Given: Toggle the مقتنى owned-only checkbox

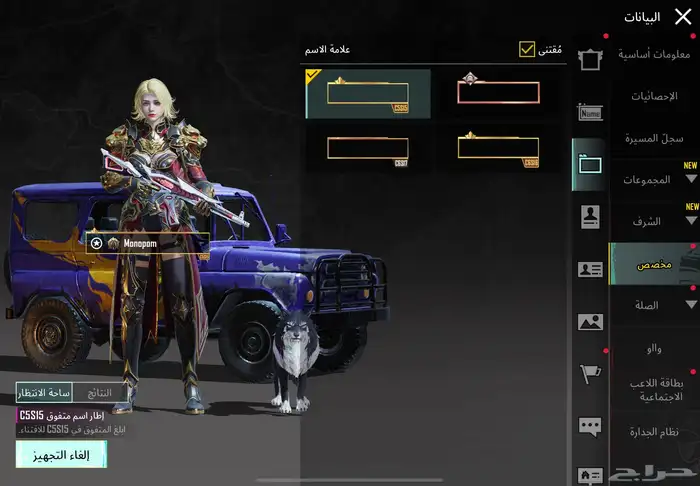Looking at the screenshot, I should point(527,49).
